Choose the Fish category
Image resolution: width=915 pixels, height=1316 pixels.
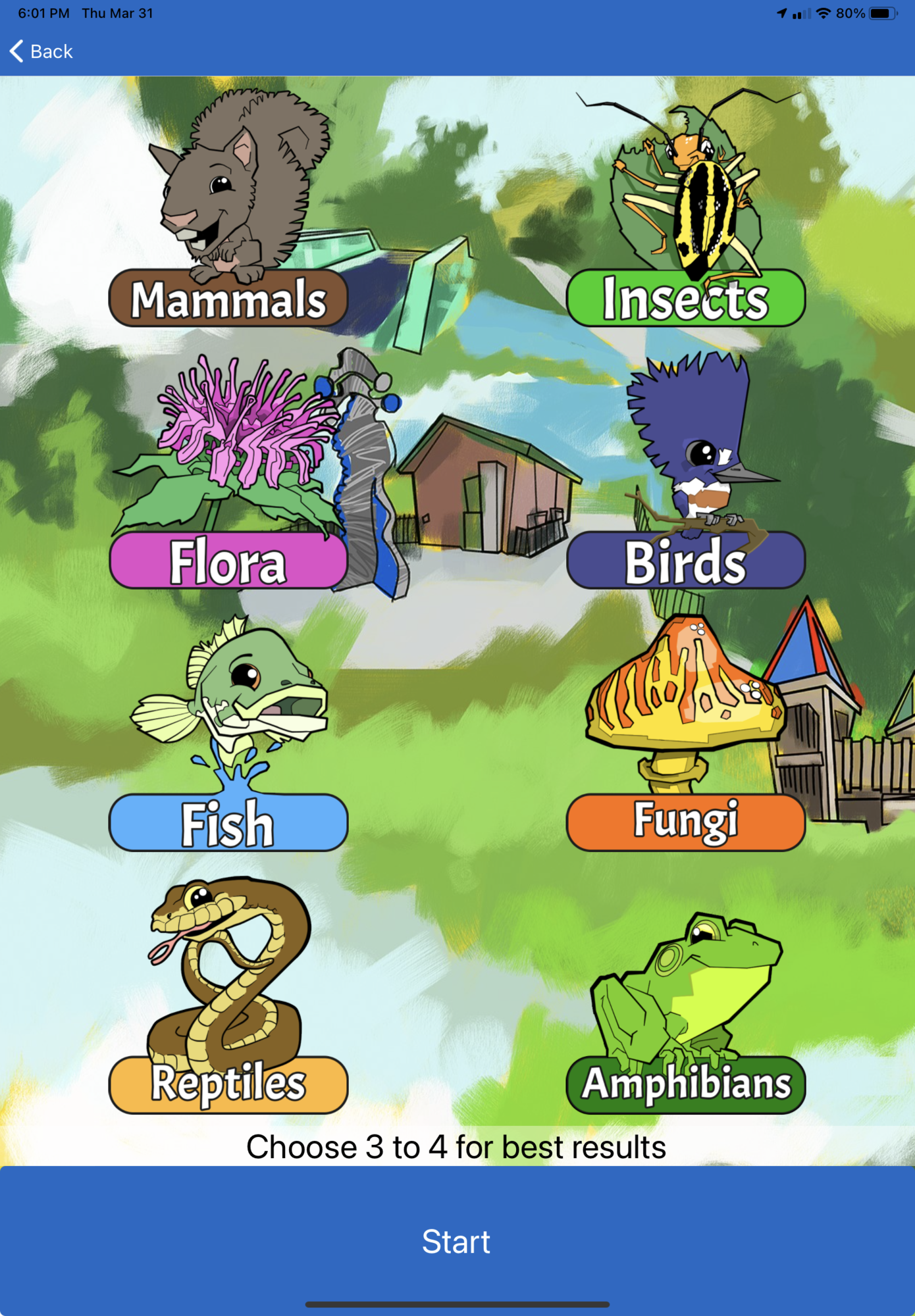pyautogui.click(x=228, y=822)
